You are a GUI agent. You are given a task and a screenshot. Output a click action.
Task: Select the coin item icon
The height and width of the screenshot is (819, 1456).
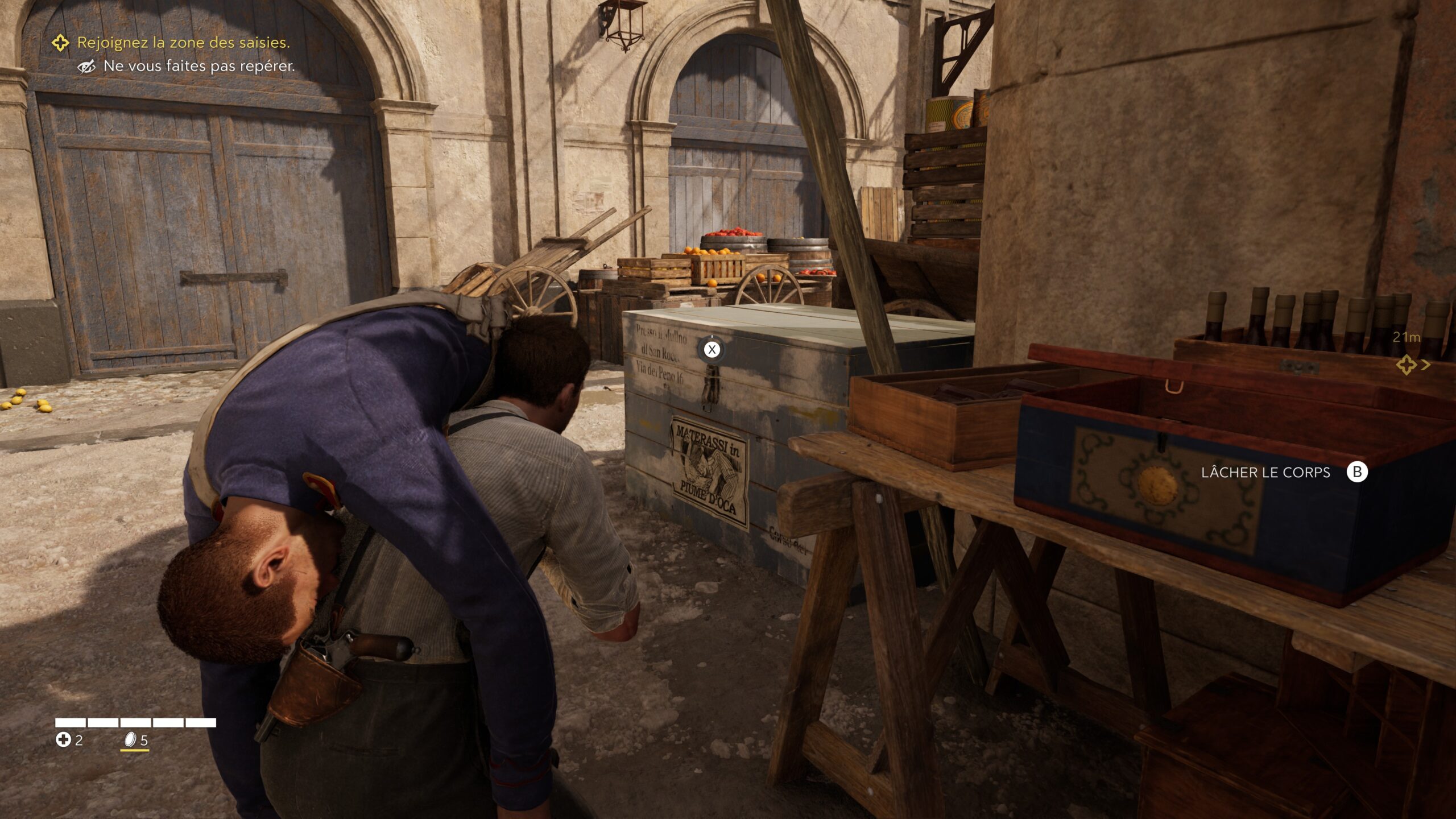coord(131,739)
